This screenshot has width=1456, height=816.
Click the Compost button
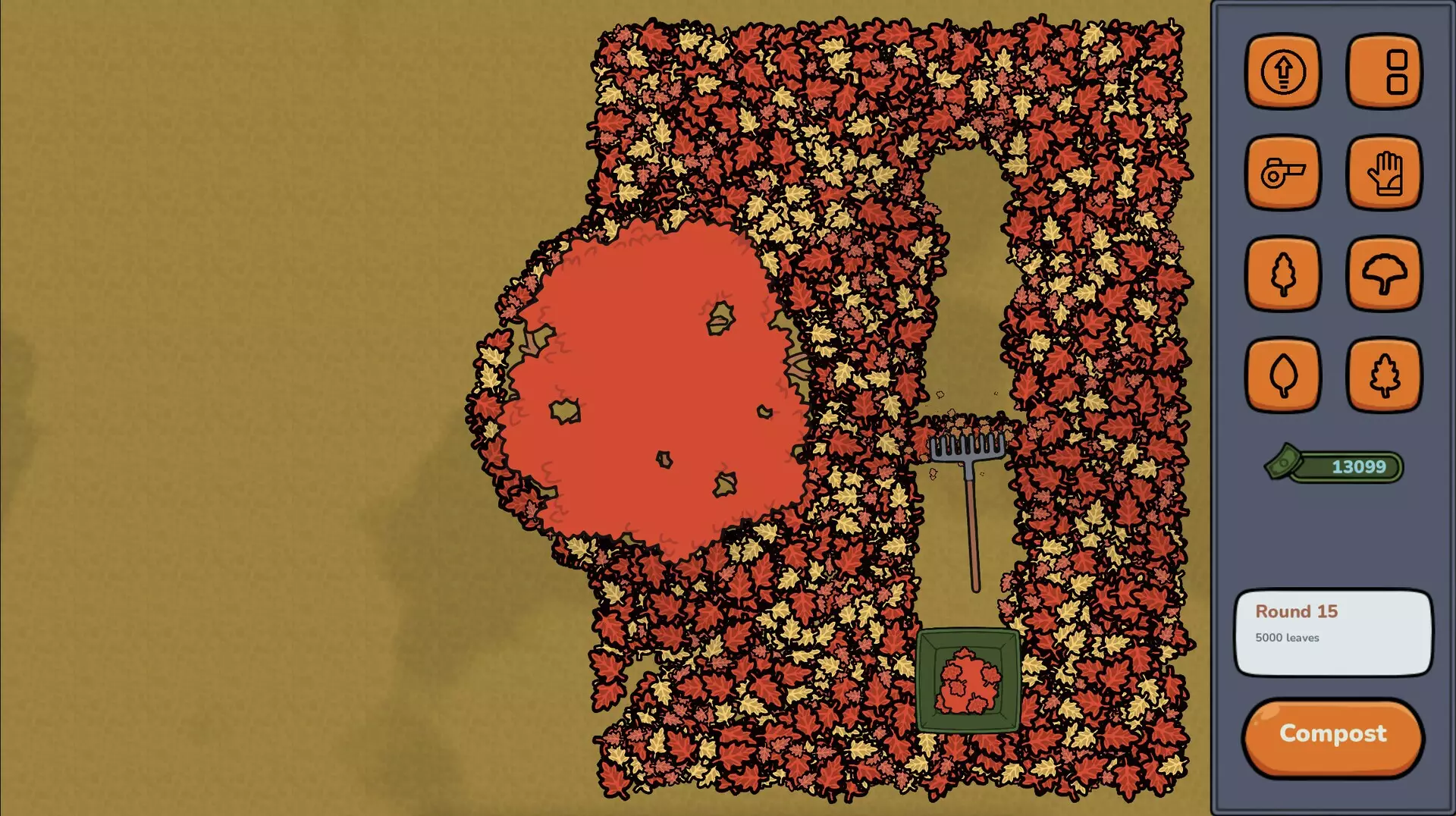point(1332,736)
